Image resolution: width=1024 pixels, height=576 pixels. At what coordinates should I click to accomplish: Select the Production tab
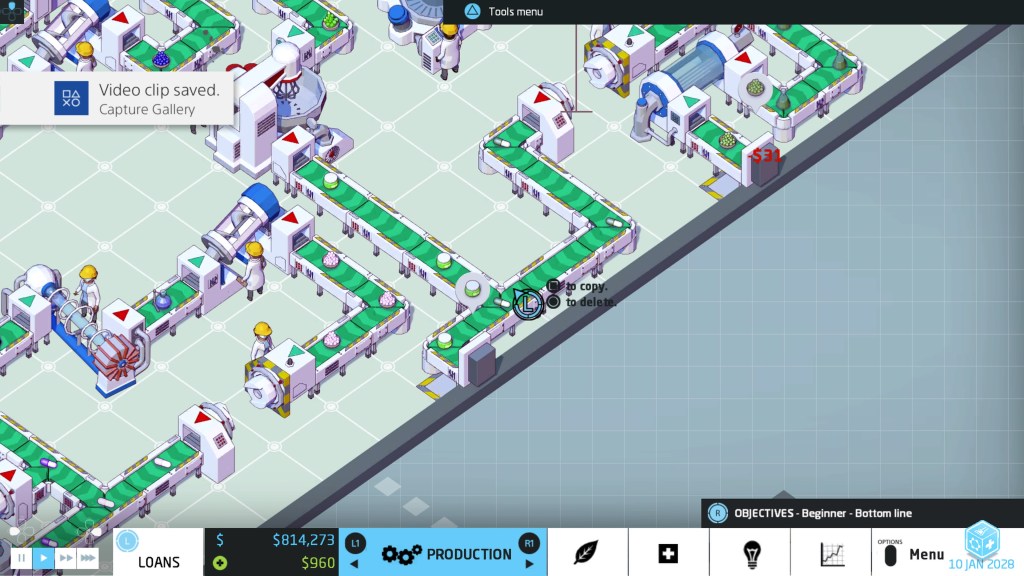click(x=443, y=554)
